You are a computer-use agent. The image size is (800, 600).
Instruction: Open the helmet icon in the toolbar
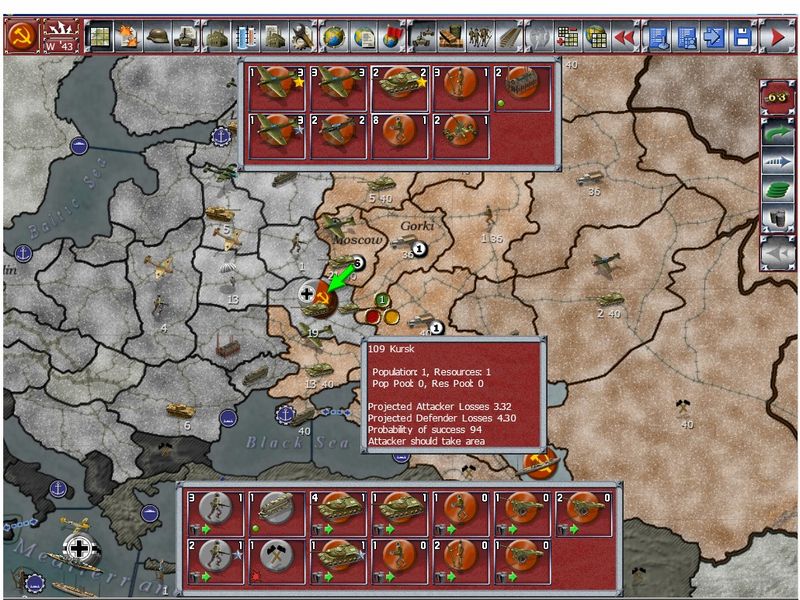[x=158, y=38]
